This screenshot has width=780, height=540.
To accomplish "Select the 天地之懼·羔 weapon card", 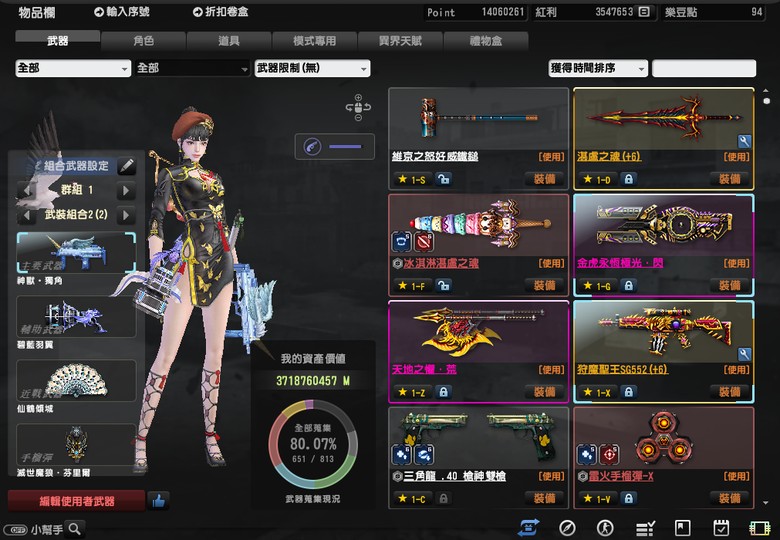I will click(477, 337).
